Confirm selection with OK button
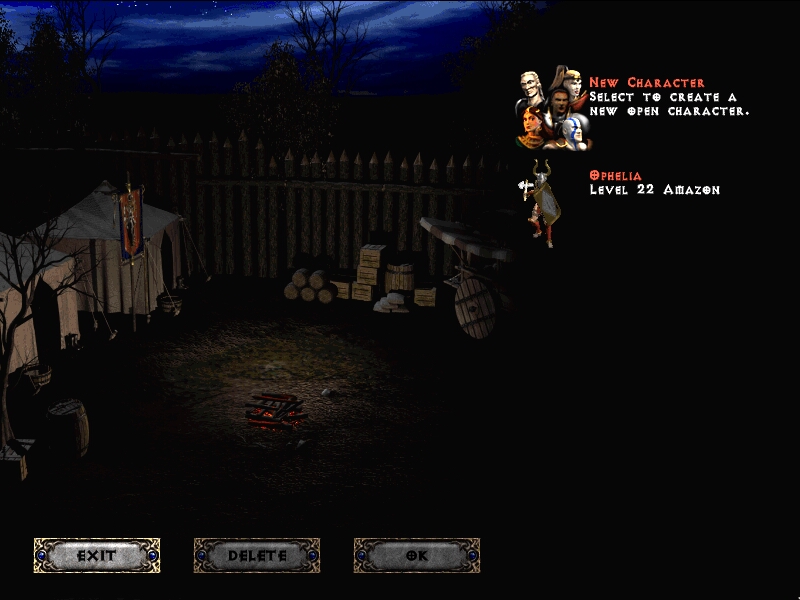The image size is (800, 600). pos(417,555)
